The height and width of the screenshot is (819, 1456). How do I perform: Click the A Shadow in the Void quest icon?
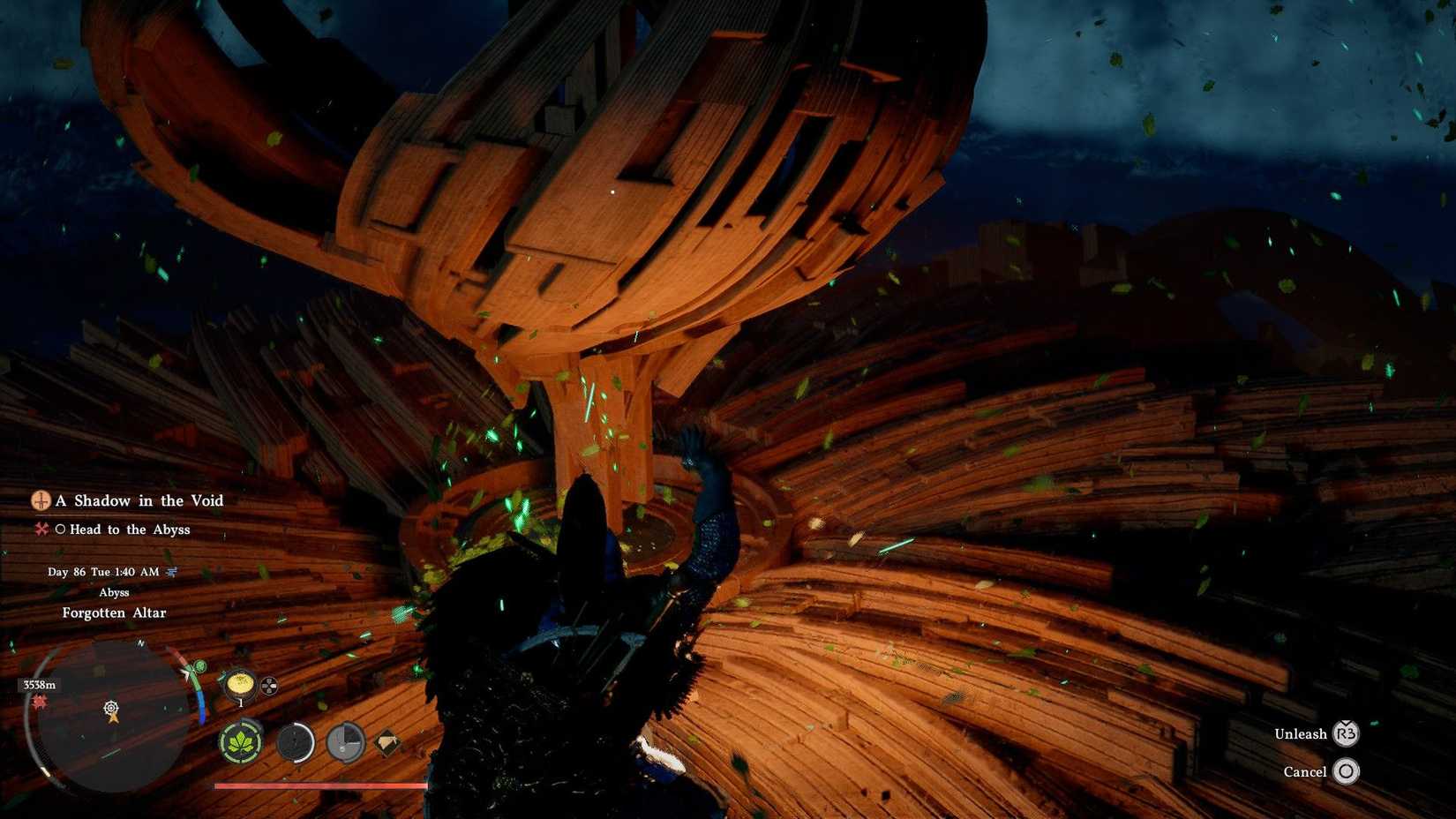[41, 500]
